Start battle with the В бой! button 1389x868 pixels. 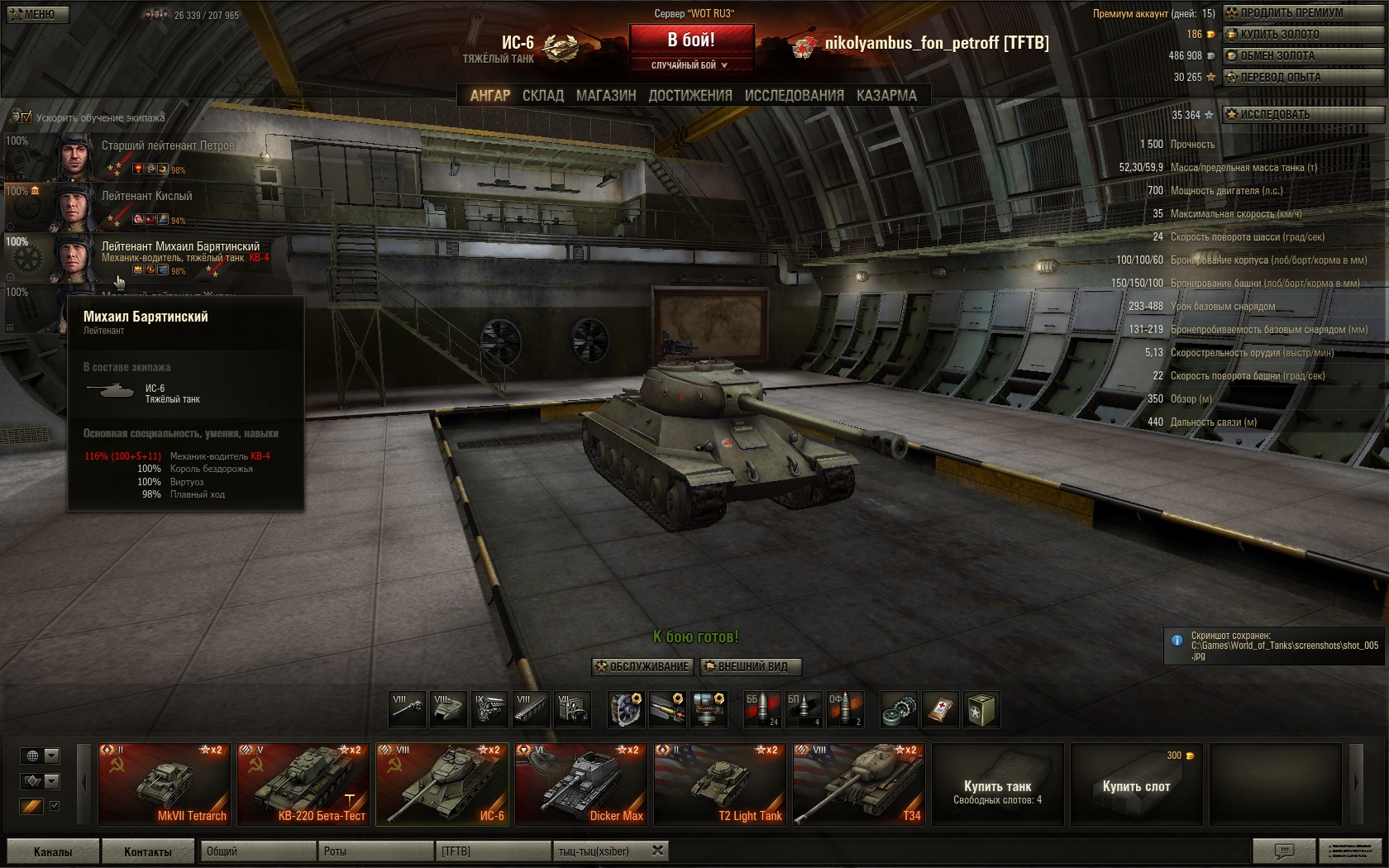(x=691, y=40)
